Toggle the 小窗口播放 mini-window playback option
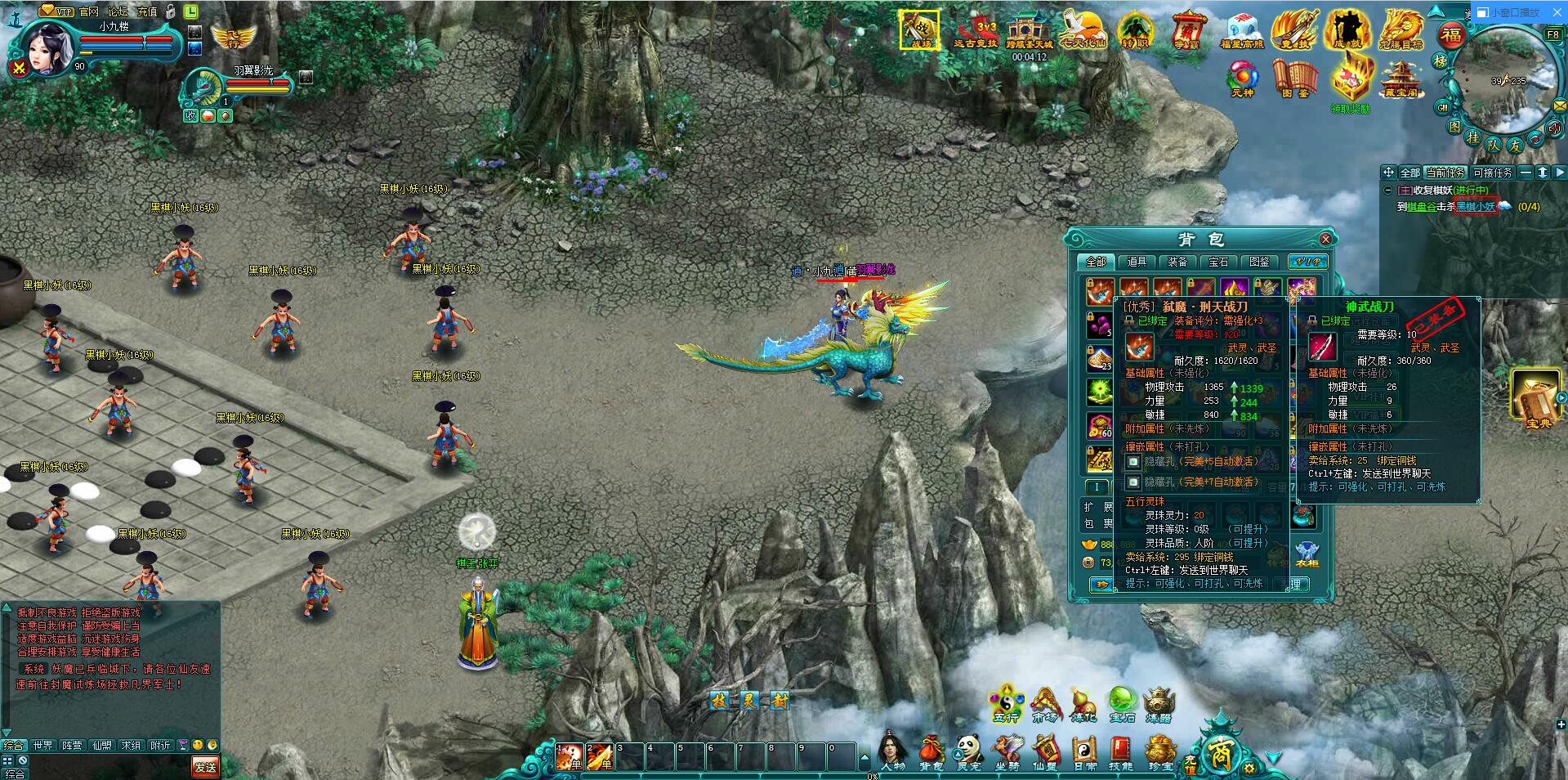The width and height of the screenshot is (1568, 780). click(x=1508, y=11)
